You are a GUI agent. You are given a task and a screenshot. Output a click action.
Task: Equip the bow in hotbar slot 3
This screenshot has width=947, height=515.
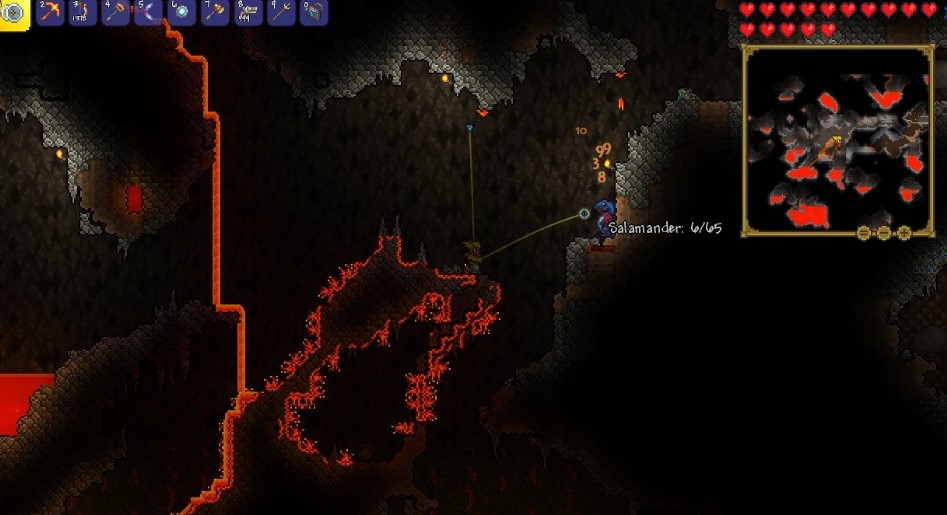pyautogui.click(x=83, y=12)
